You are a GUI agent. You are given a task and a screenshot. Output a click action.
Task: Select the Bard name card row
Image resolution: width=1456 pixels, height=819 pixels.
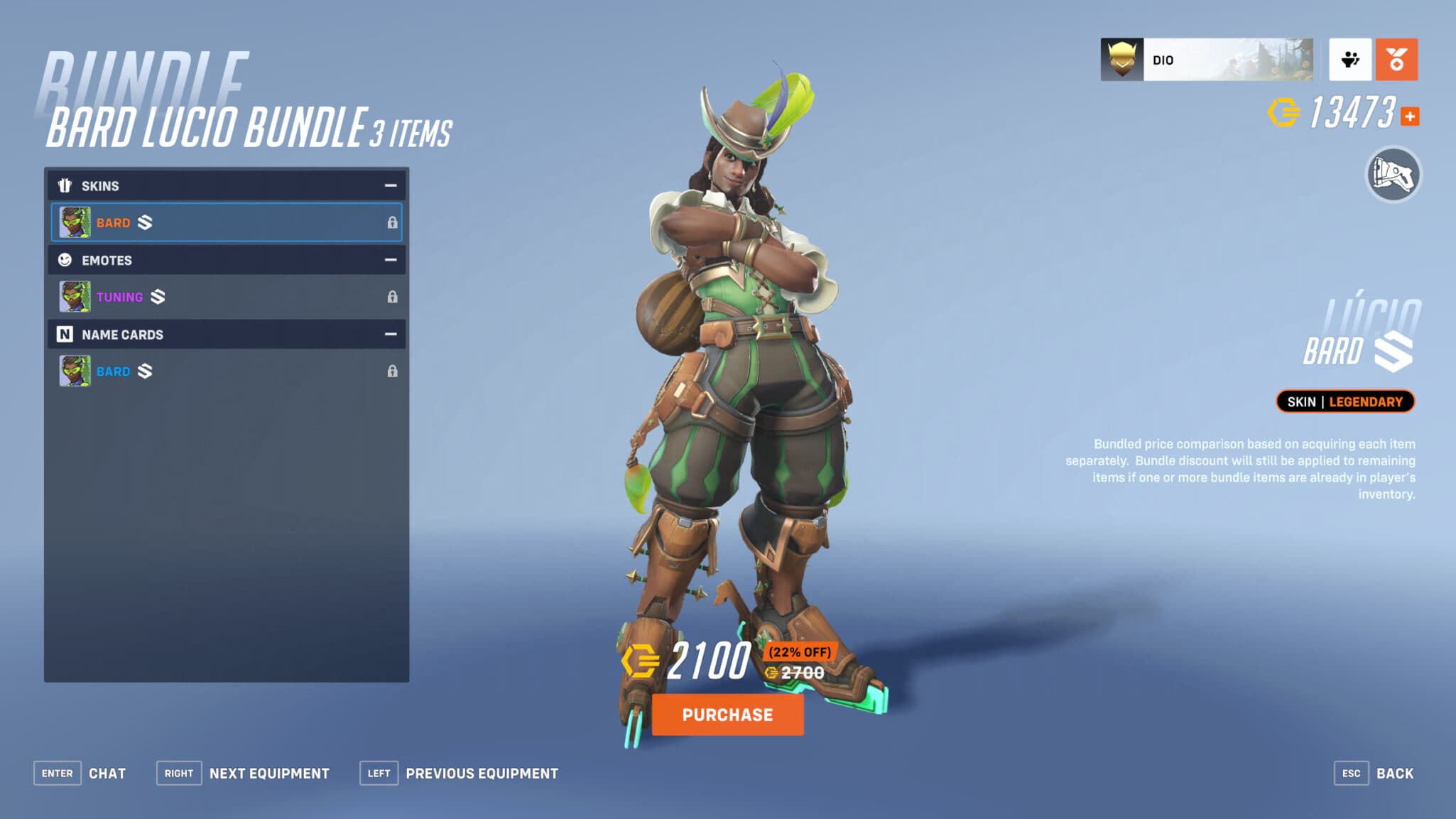click(x=227, y=371)
